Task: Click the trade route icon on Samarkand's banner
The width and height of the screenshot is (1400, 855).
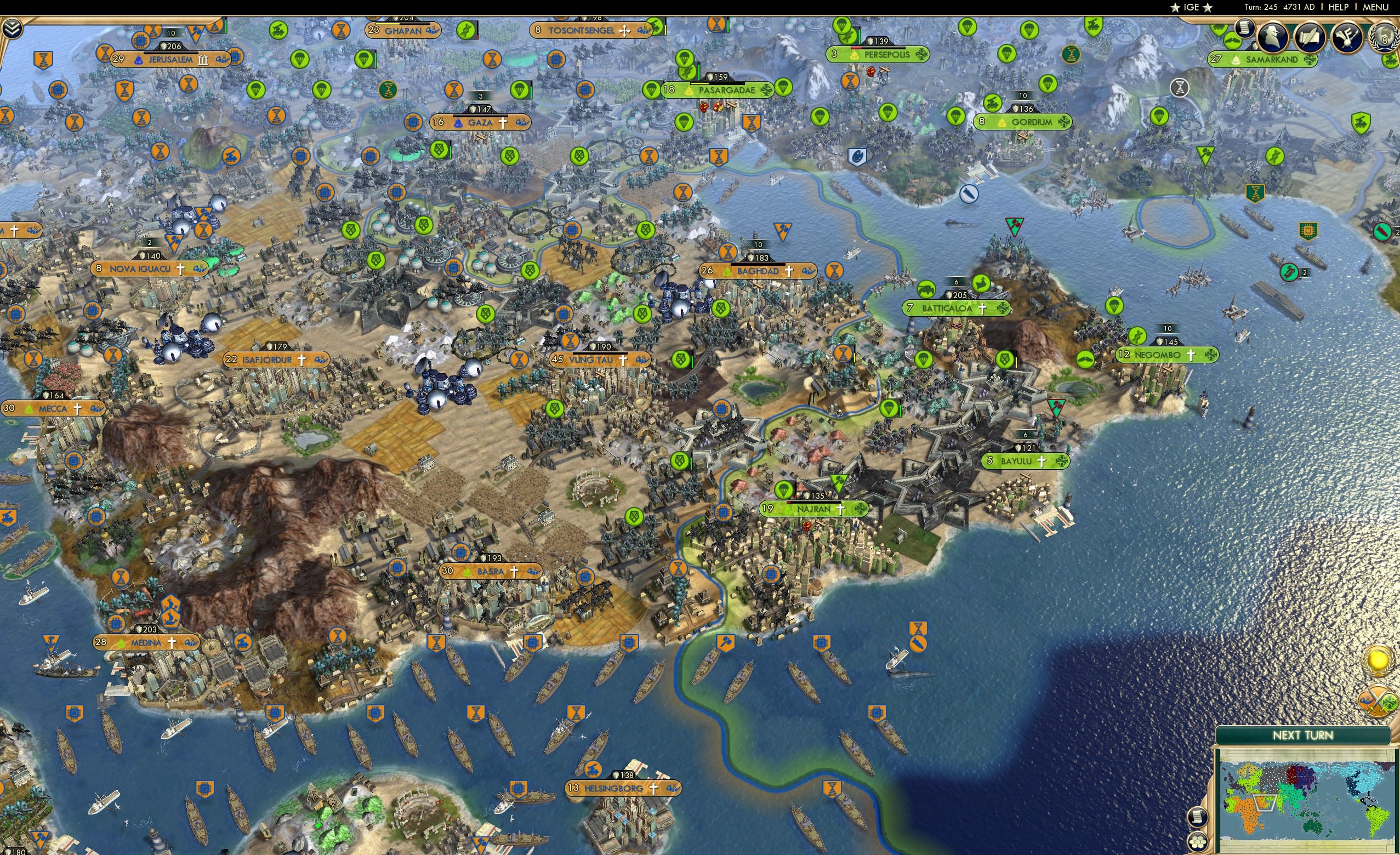Action: [x=1310, y=60]
